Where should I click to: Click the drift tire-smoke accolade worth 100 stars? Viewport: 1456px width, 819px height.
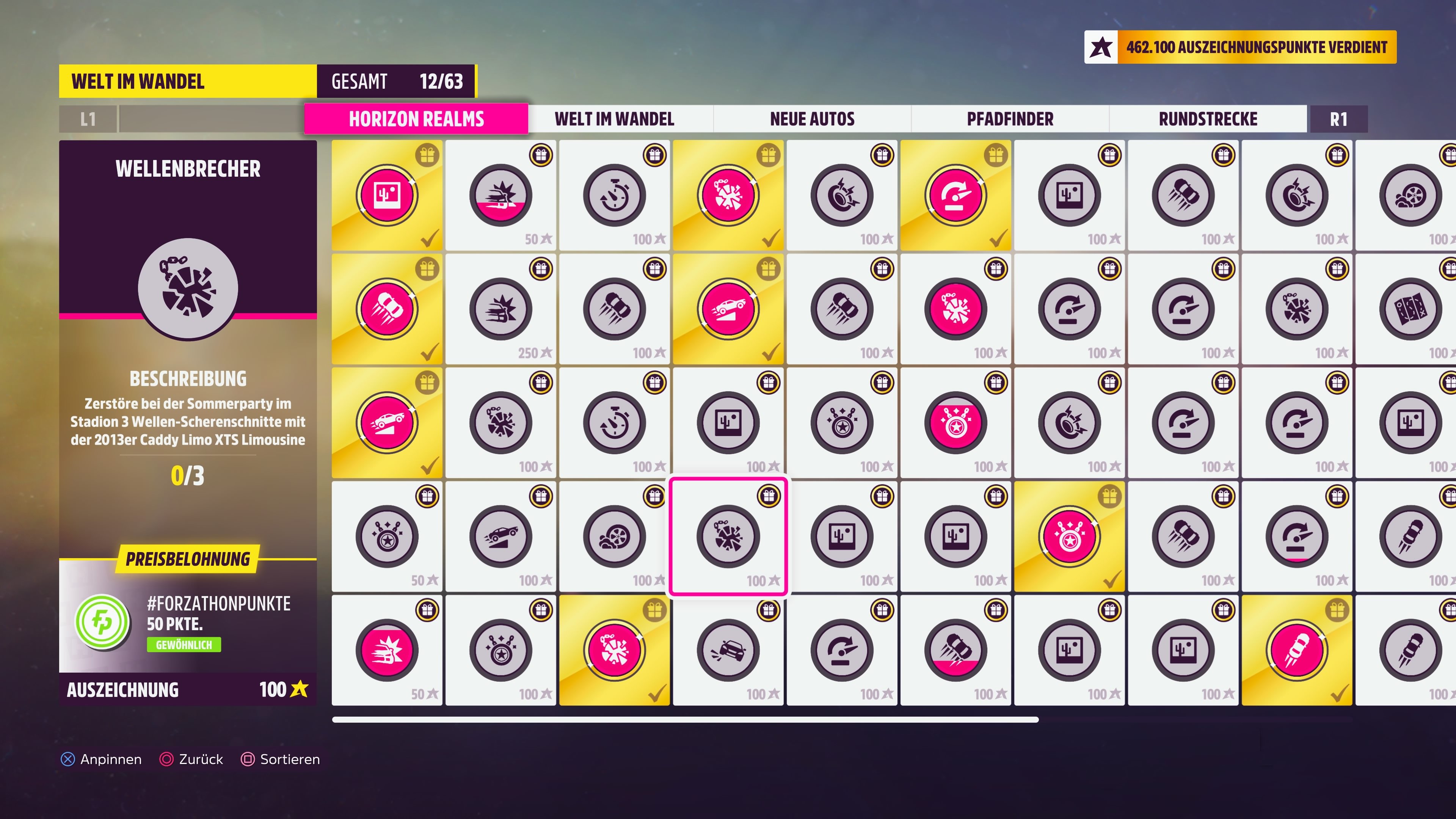click(614, 537)
